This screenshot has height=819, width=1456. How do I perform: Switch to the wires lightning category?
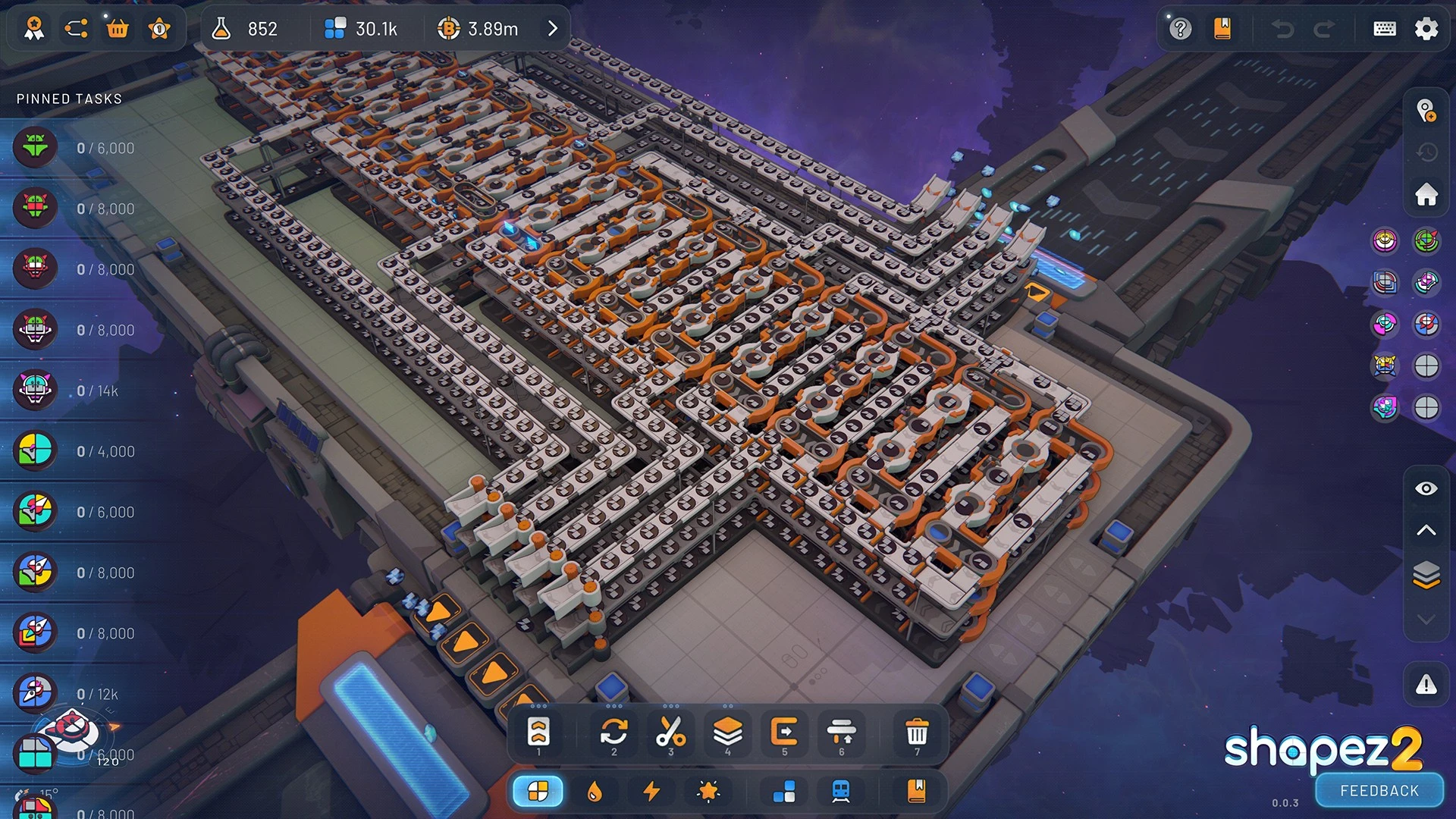[651, 792]
